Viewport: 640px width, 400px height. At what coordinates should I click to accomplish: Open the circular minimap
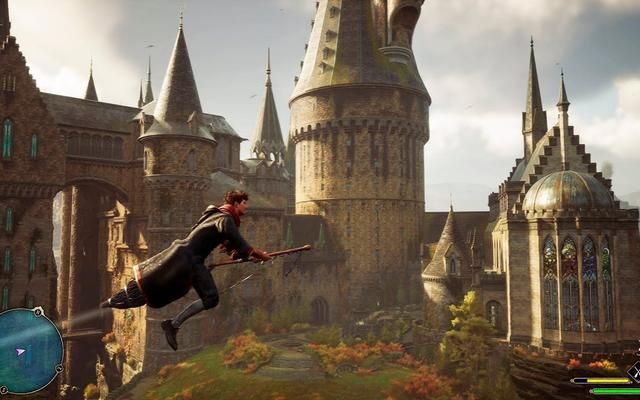(x=28, y=350)
